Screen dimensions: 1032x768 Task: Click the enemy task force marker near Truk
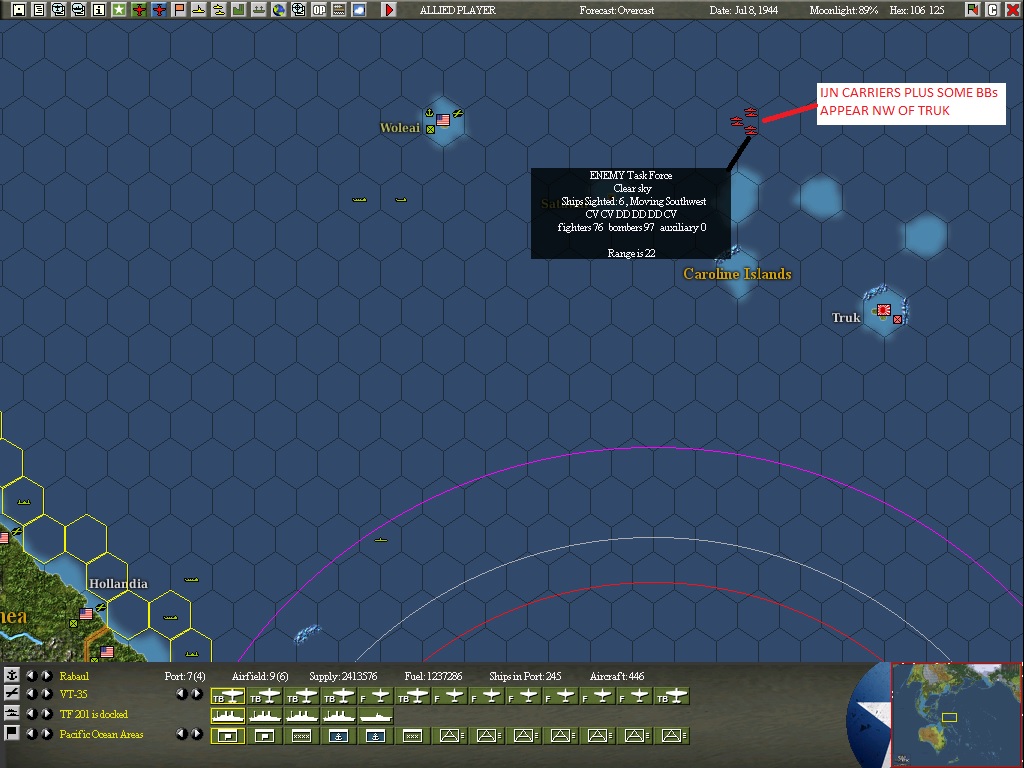745,121
